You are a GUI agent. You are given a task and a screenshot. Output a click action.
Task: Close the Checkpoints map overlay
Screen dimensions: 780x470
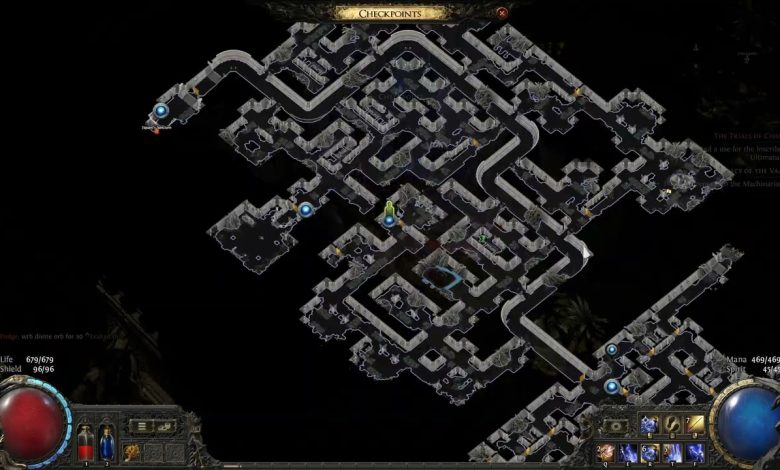point(502,13)
